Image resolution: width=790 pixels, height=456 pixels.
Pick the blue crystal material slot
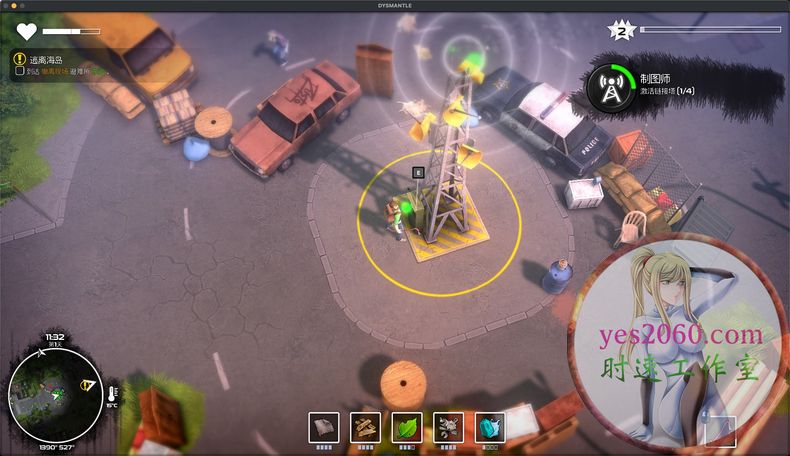[489, 427]
